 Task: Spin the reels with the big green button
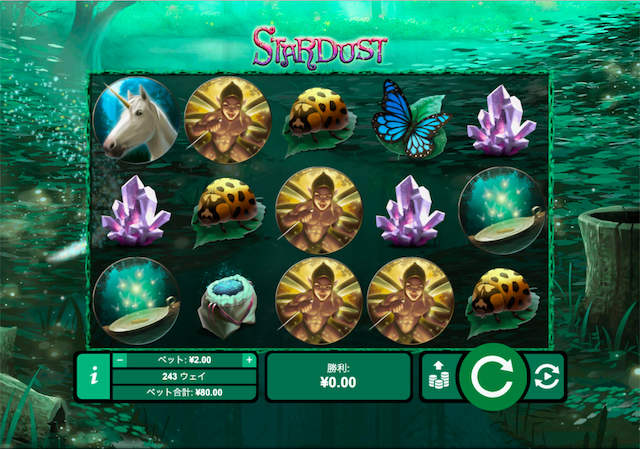pos(492,376)
